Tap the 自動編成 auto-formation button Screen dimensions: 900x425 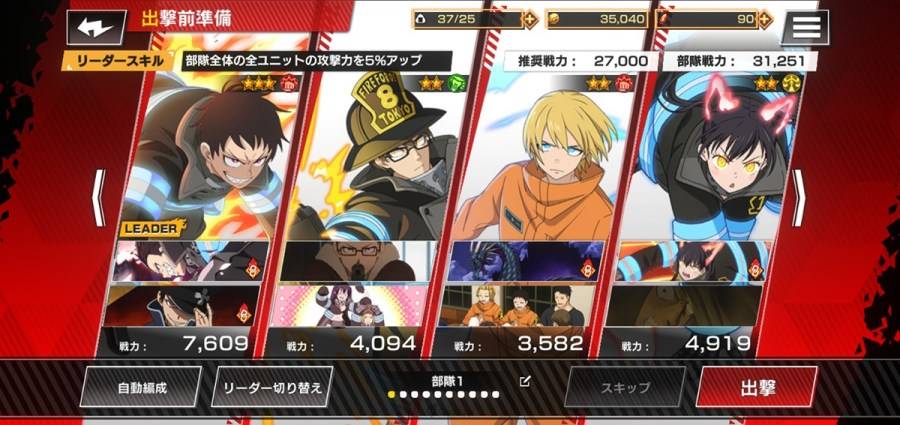(141, 386)
